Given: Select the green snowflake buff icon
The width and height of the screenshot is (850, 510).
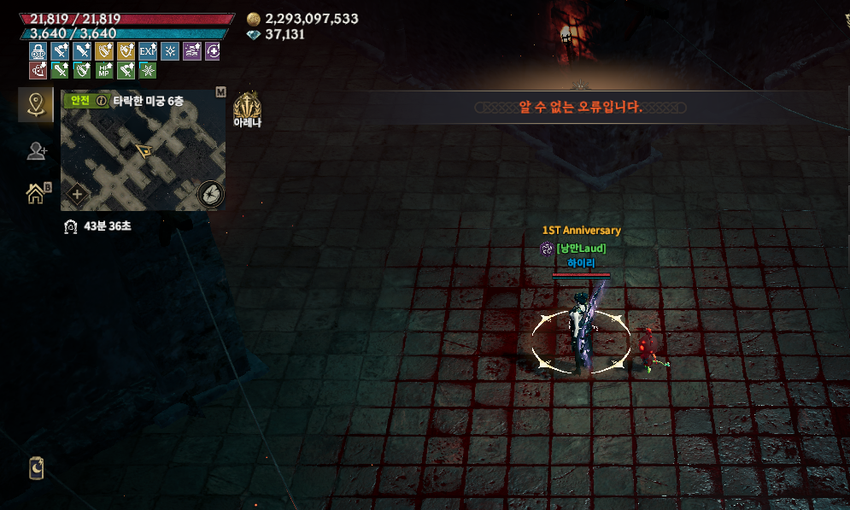Looking at the screenshot, I should point(147,70).
